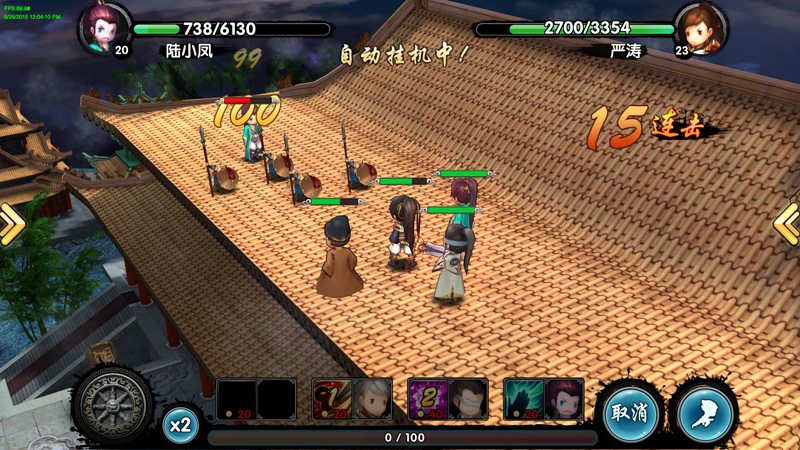Click the stone wheel emblem button
Image resolution: width=800 pixels, height=450 pixels.
112,408
